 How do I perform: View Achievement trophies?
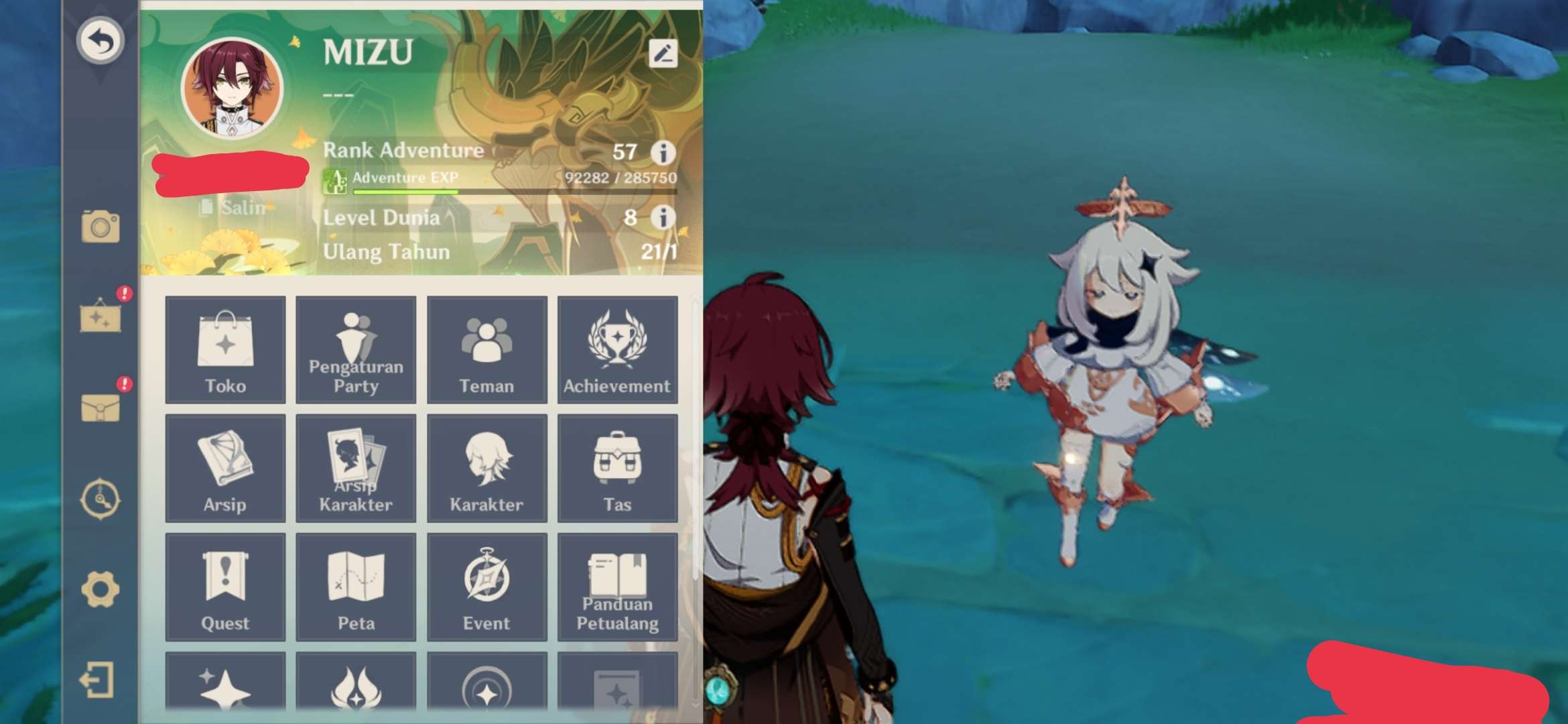617,349
